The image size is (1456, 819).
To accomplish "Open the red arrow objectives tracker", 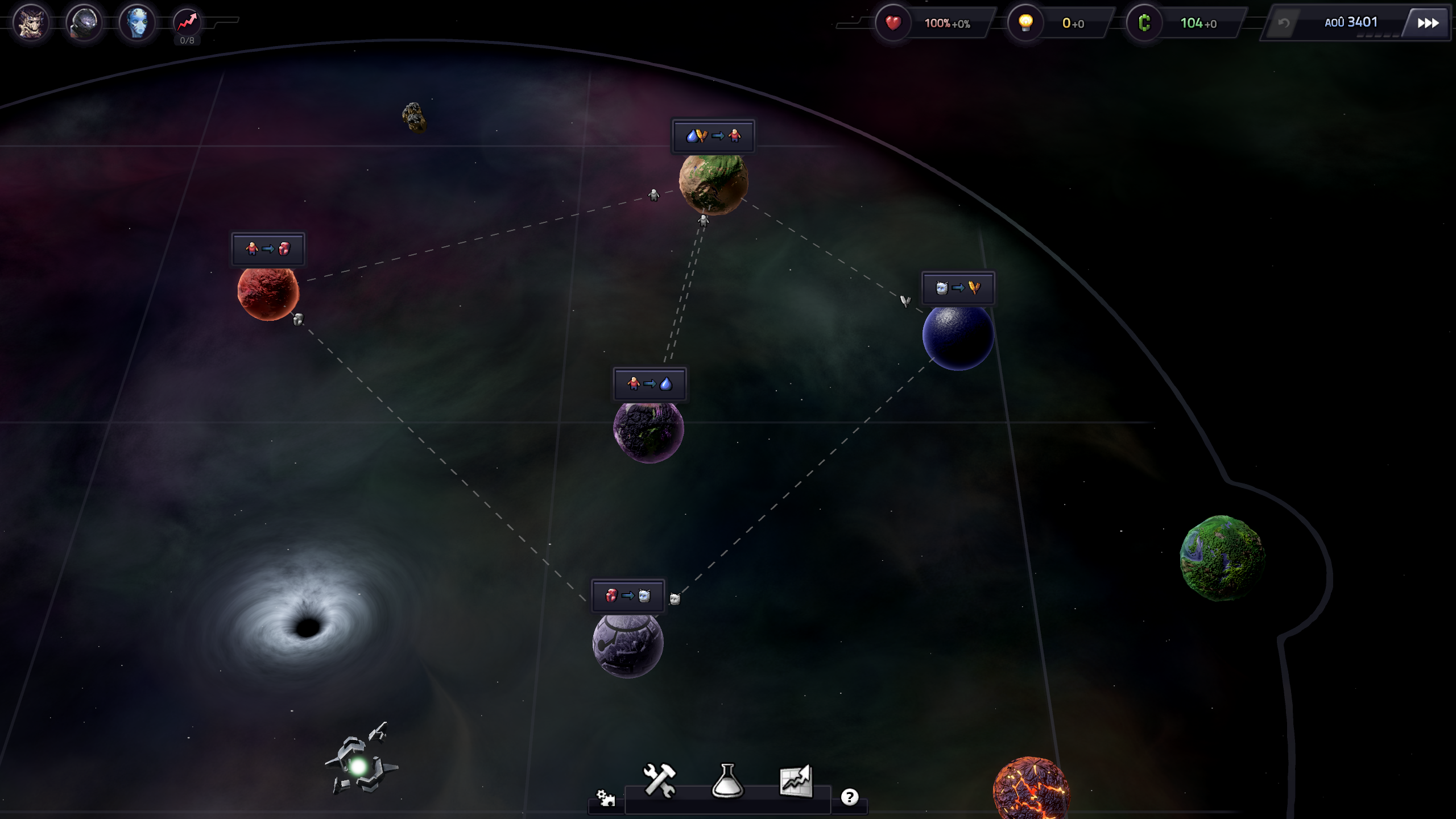I will pos(187,23).
